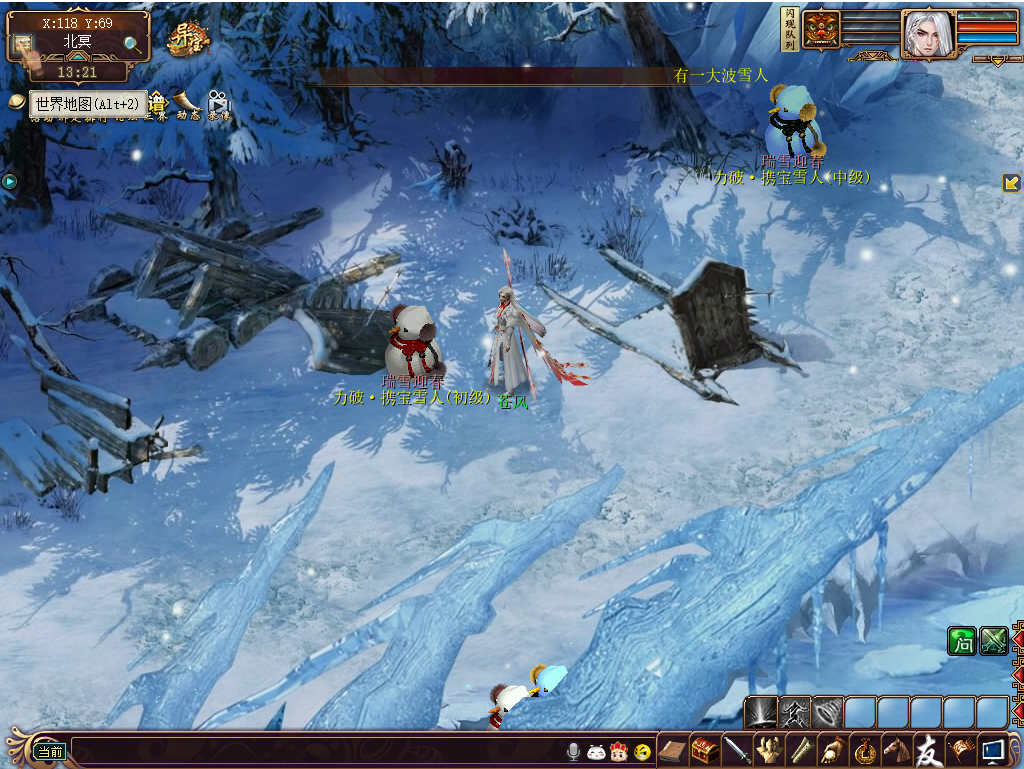This screenshot has width=1024, height=769.
Task: Open the horse mount menu
Action: (897, 749)
